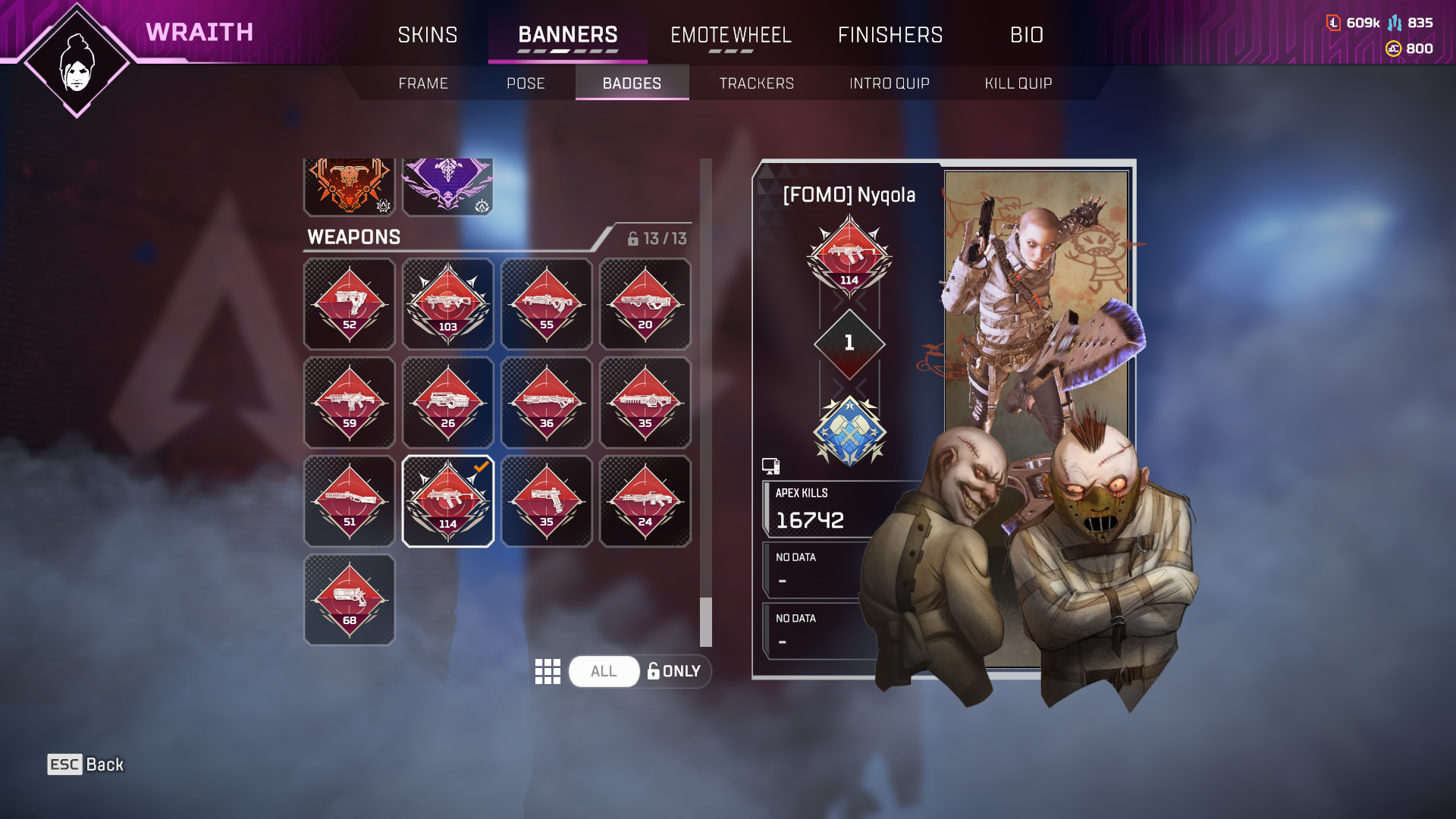Open the INTRO QUIP section

click(x=889, y=83)
